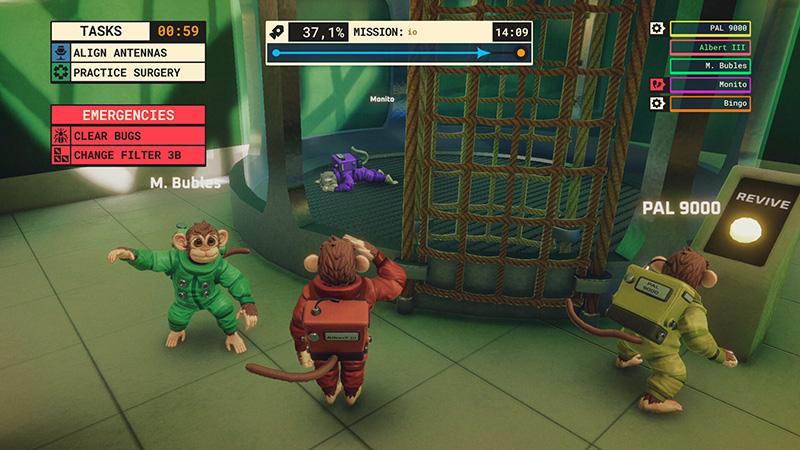Click the Tasks panel header

pyautogui.click(x=100, y=31)
